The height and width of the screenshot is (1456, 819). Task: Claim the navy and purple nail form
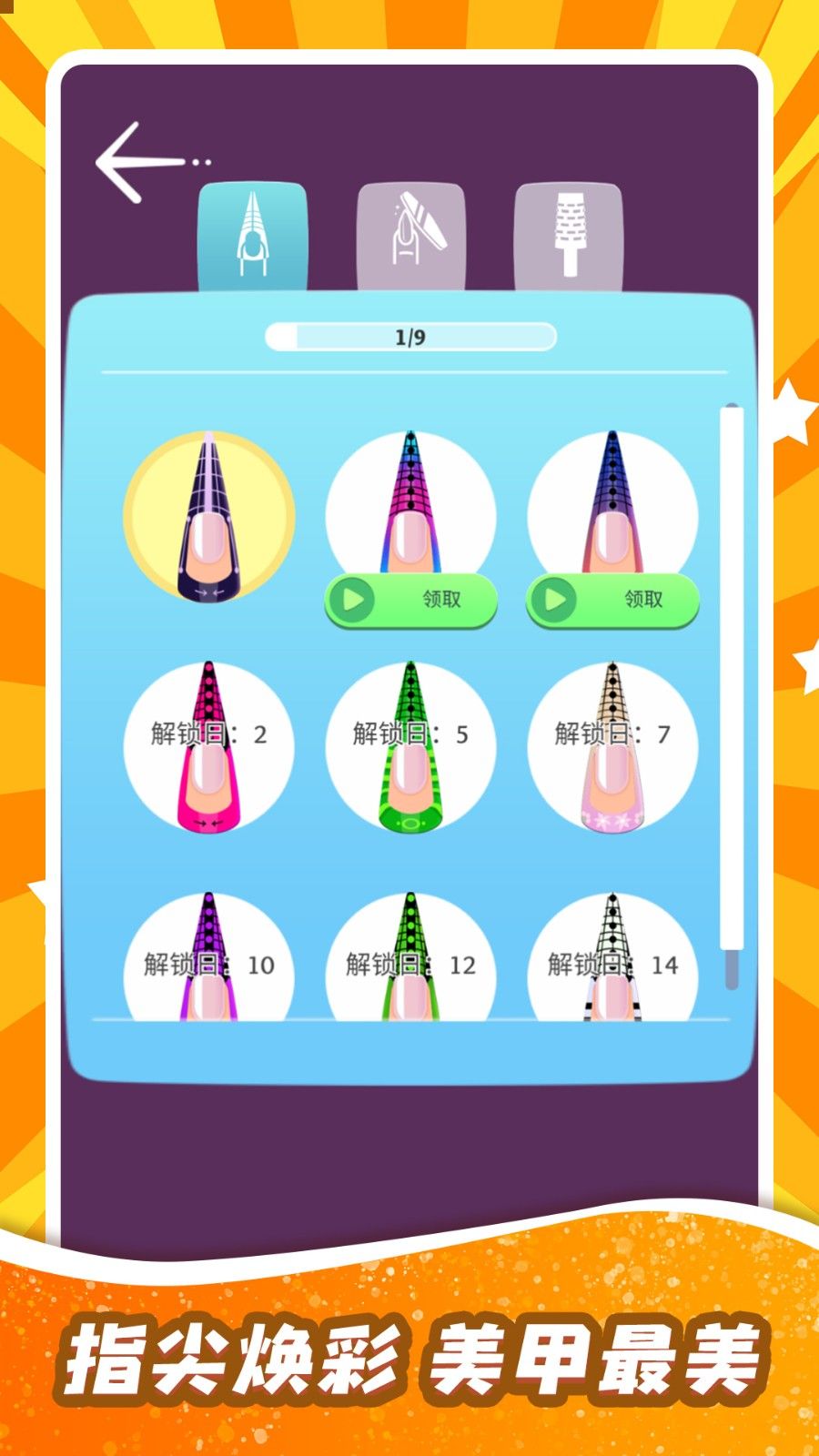point(612,600)
